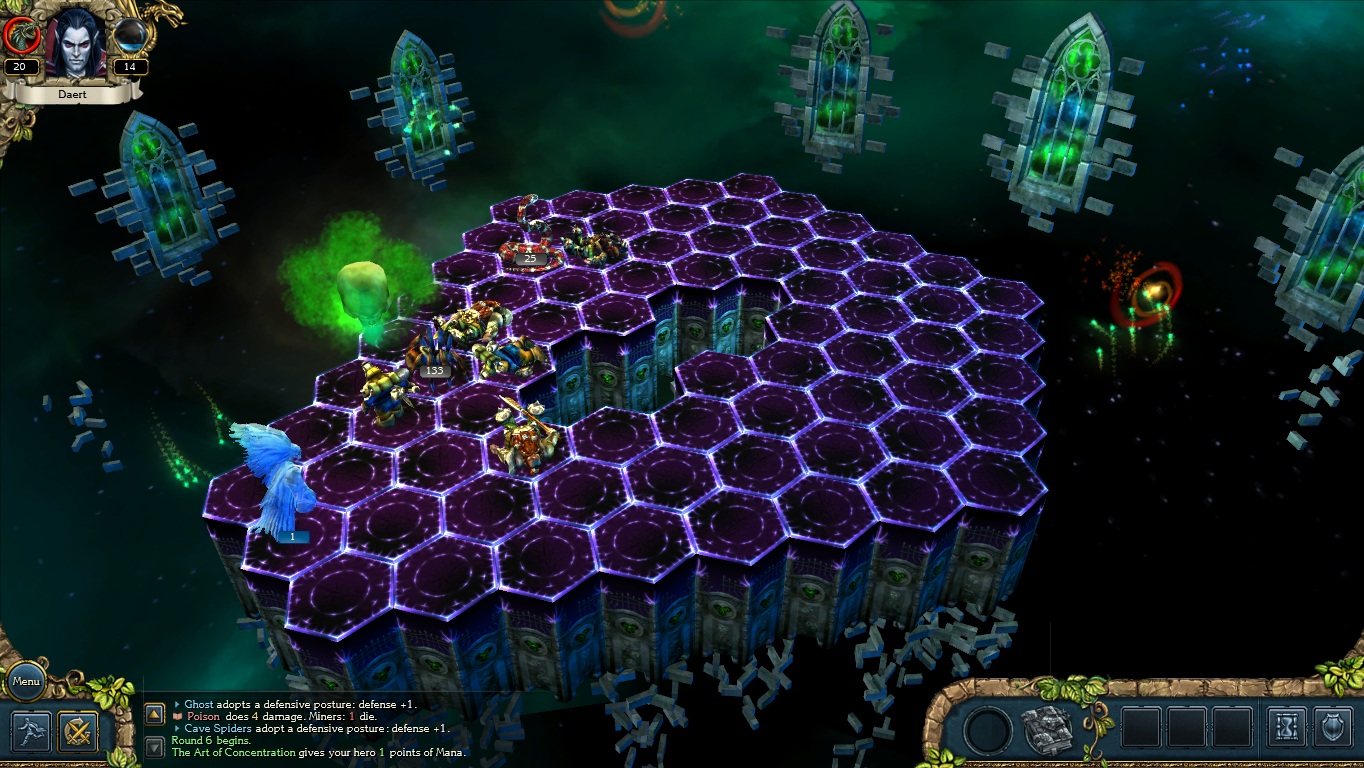
Task: Click the hourglass wait button
Action: pyautogui.click(x=1286, y=727)
